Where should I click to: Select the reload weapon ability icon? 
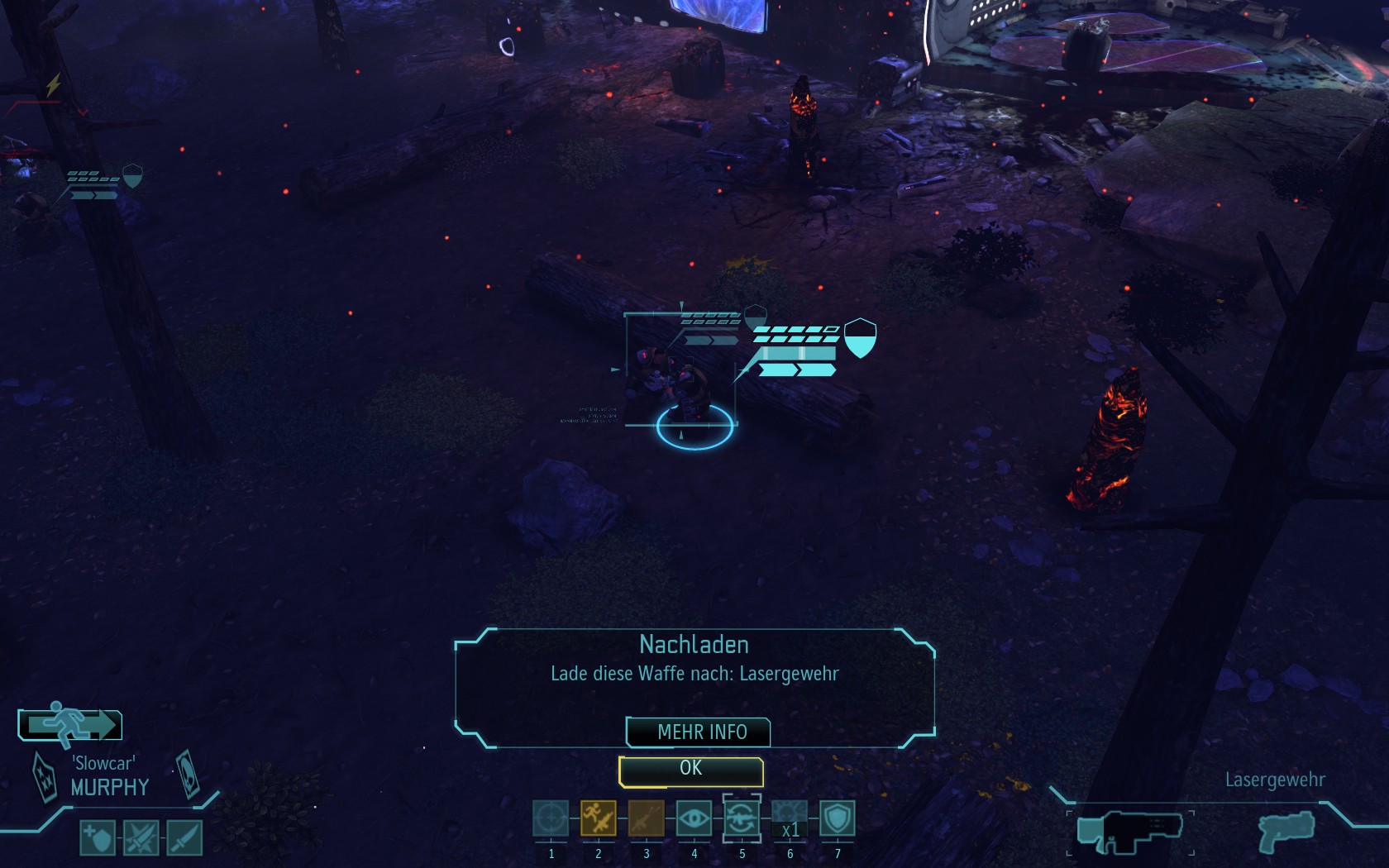(742, 819)
